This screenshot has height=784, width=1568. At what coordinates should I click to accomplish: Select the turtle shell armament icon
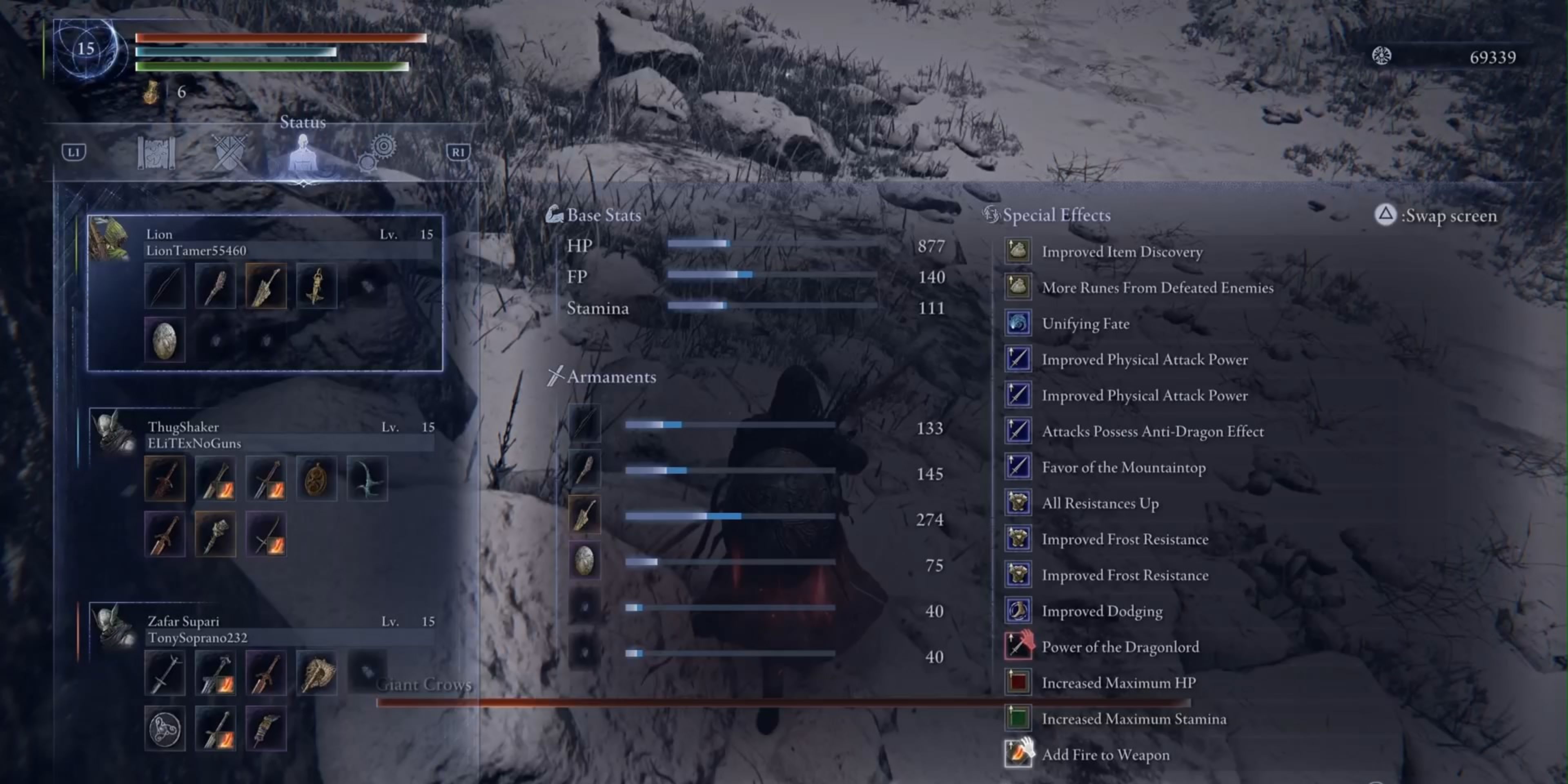click(584, 561)
